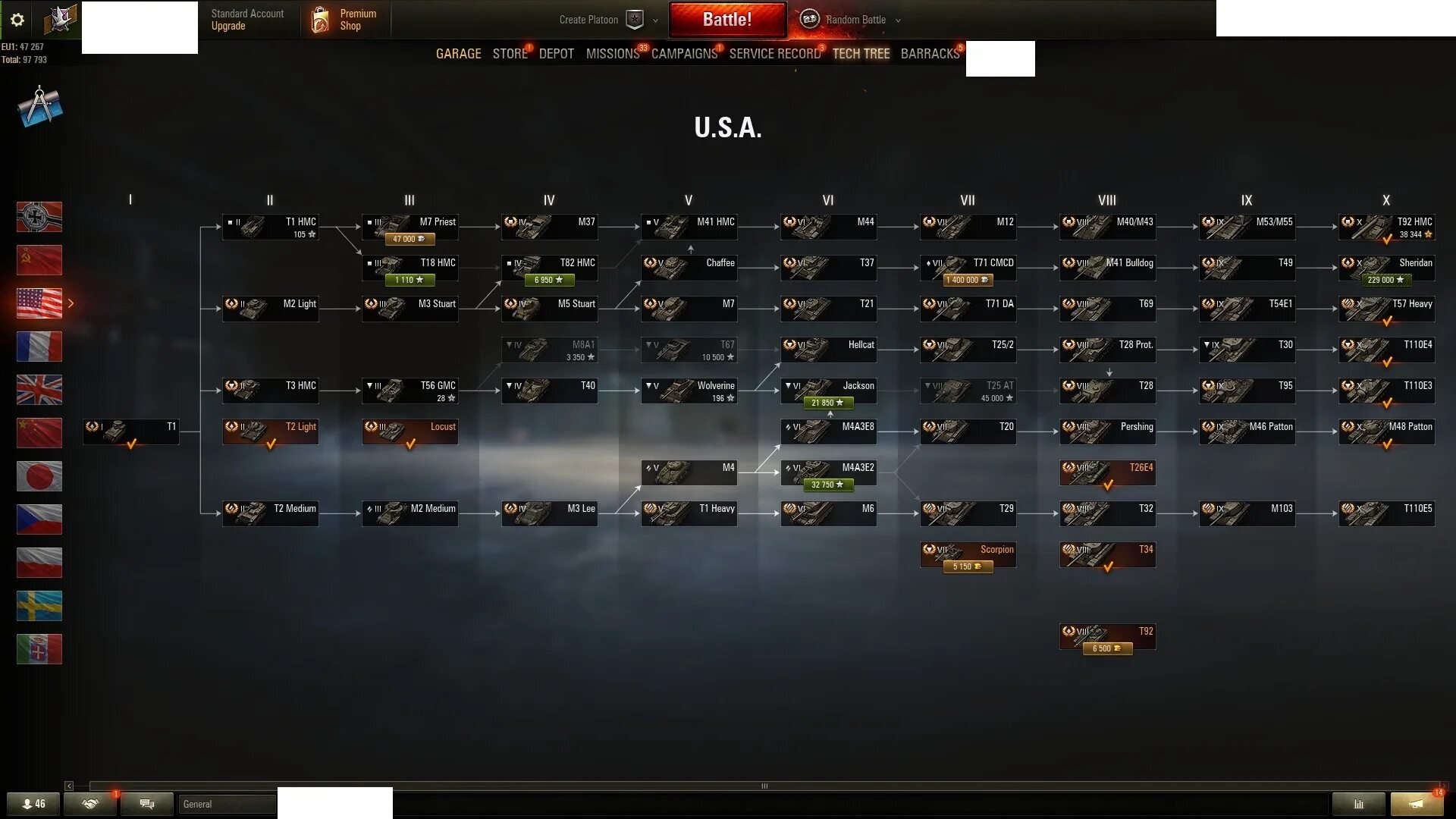Open the Service Record tab
Viewport: 1456px width, 819px height.
click(x=774, y=54)
